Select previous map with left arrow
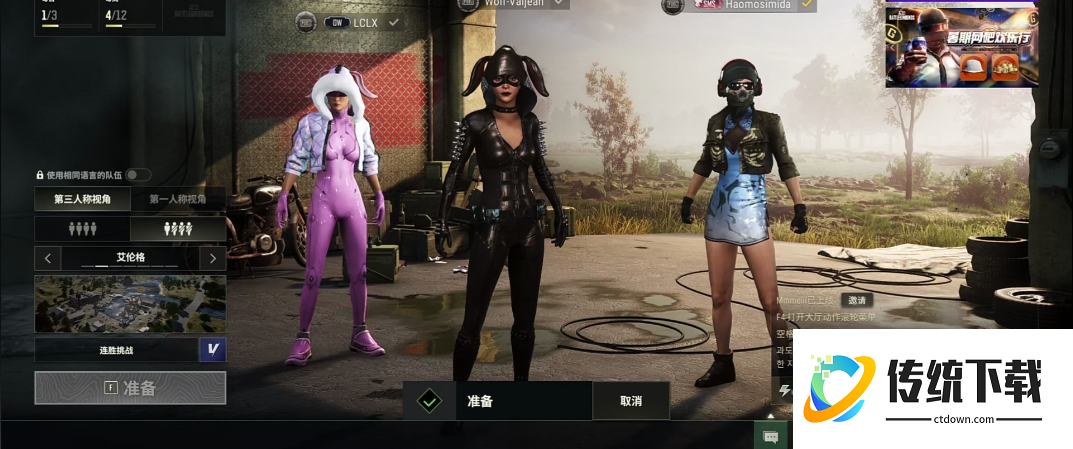 [x=48, y=259]
